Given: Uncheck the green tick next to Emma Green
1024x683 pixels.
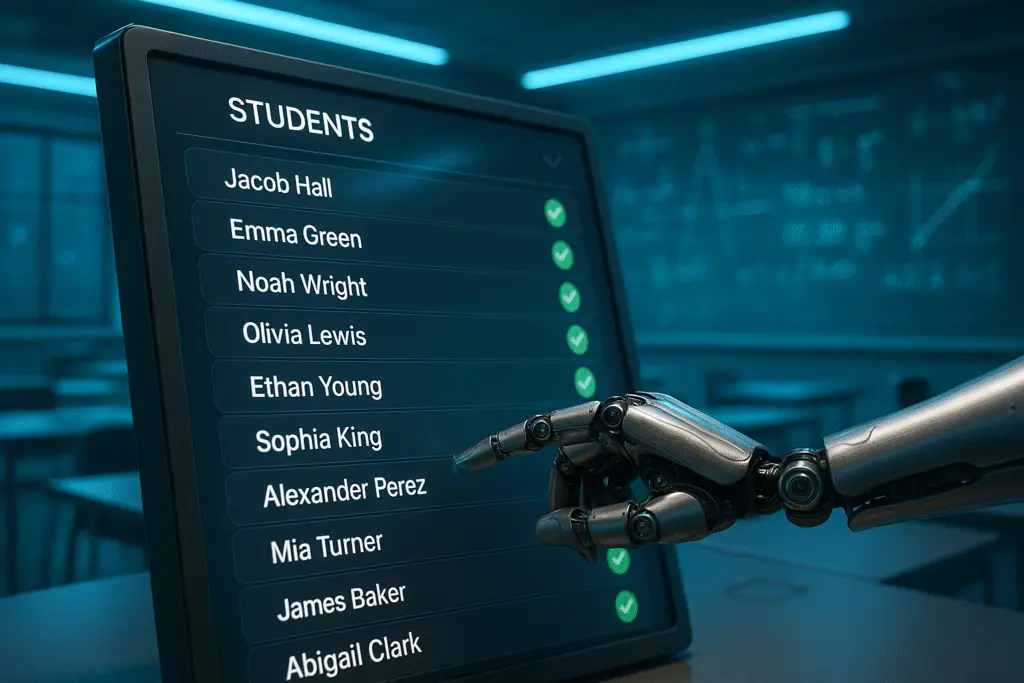Looking at the screenshot, I should [x=563, y=255].
